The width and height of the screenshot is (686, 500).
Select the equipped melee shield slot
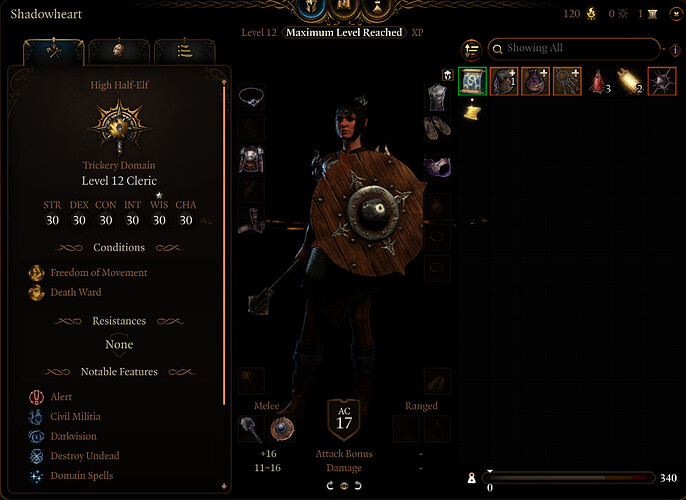(282, 428)
